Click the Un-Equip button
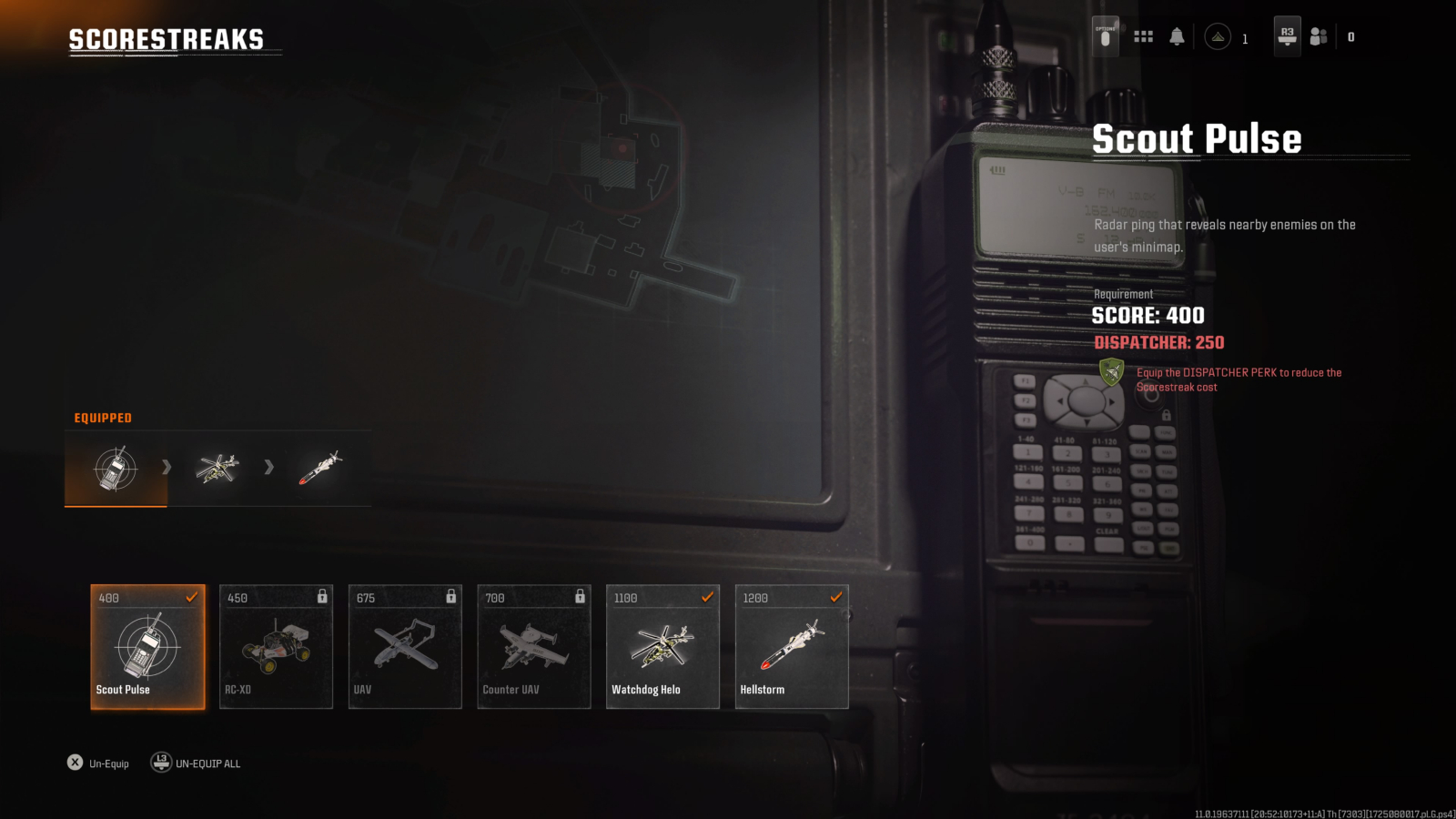Viewport: 1456px width, 819px height. coord(98,763)
